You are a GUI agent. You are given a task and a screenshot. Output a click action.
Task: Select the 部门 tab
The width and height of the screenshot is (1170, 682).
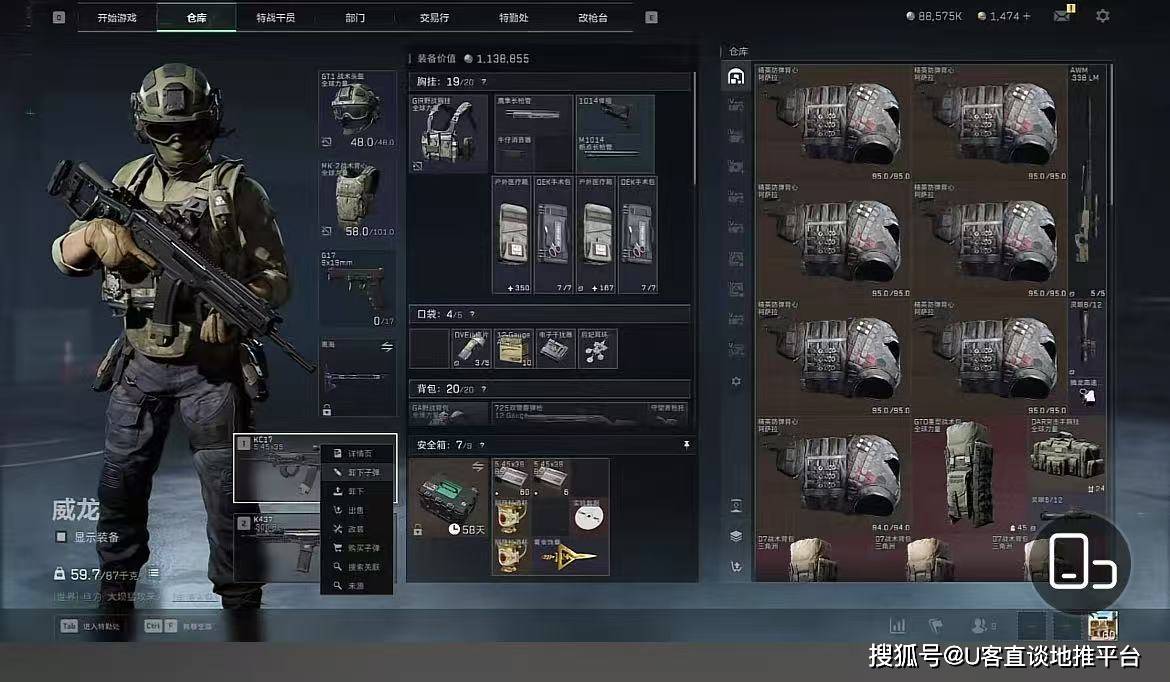tap(355, 18)
